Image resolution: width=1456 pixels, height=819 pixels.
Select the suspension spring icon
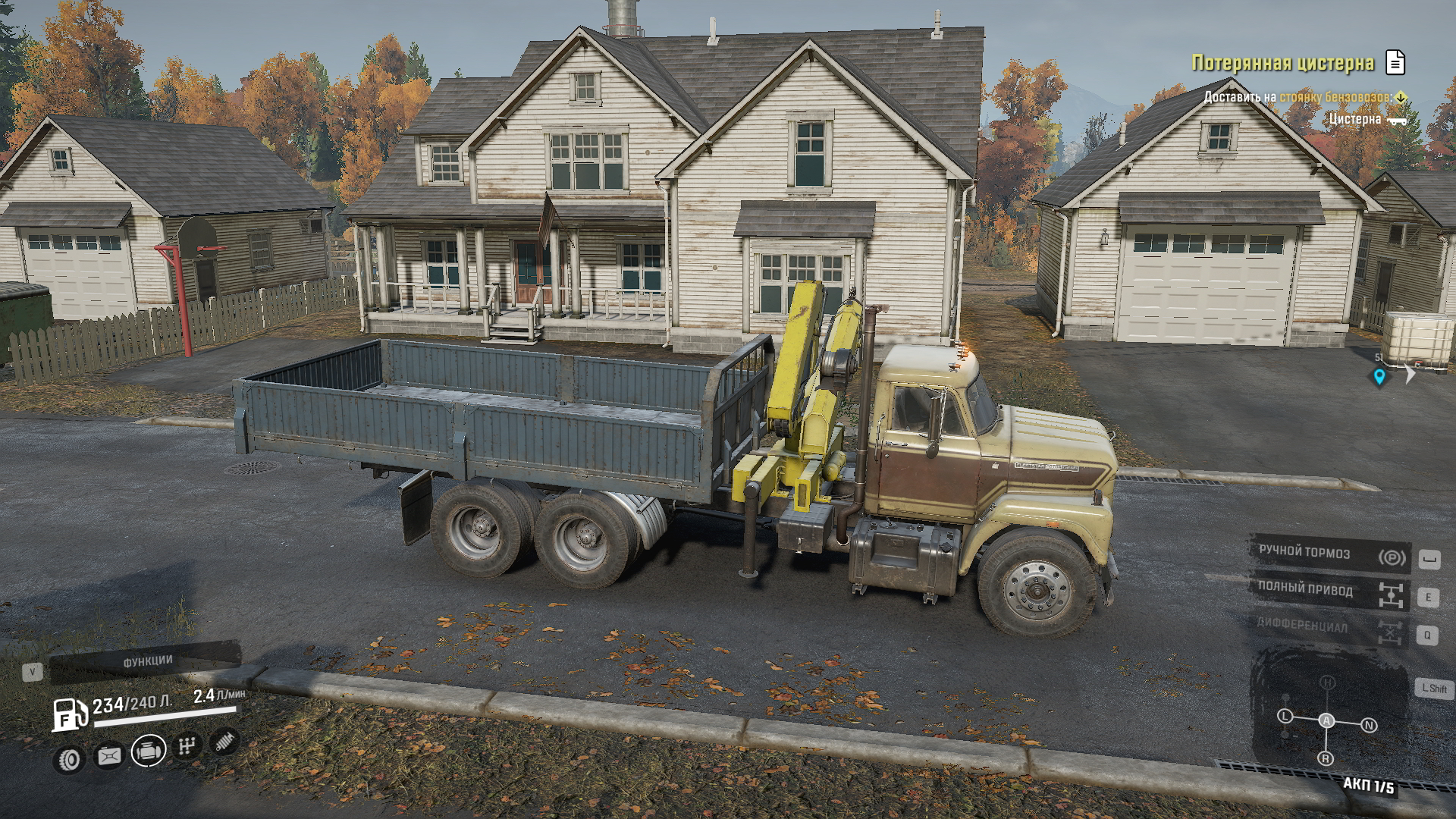coord(224,741)
